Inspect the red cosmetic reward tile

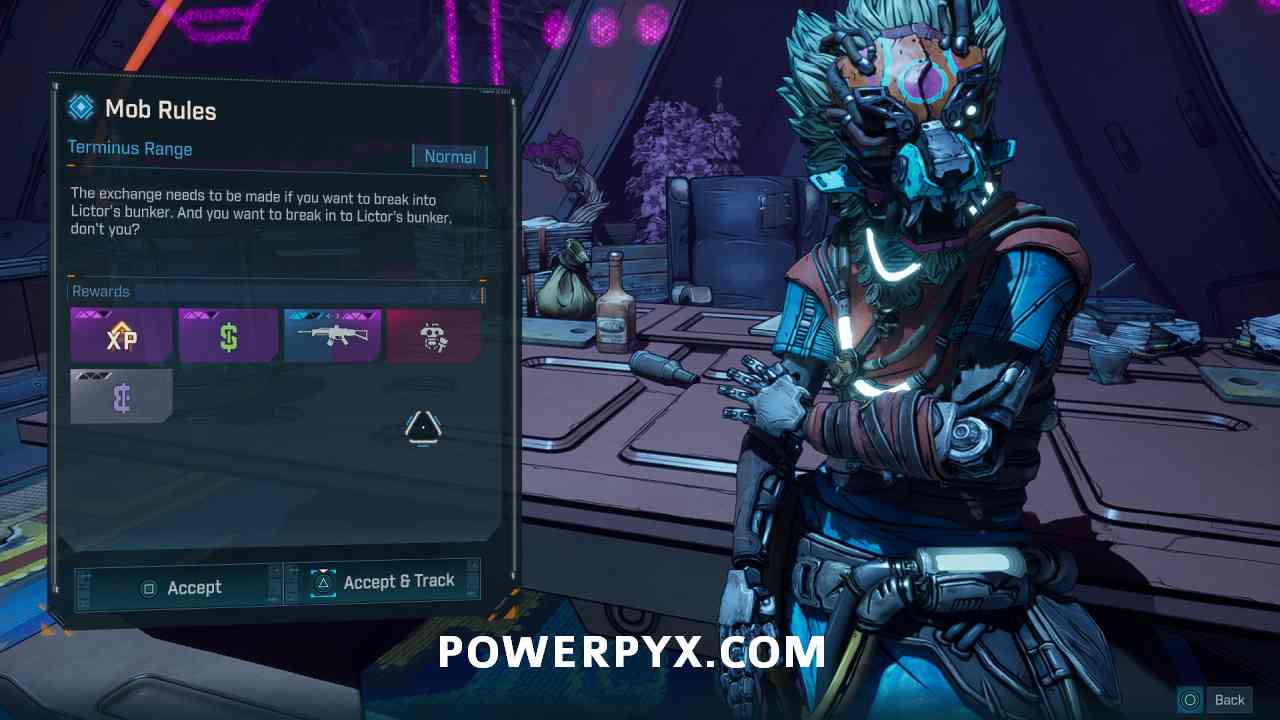coord(433,335)
